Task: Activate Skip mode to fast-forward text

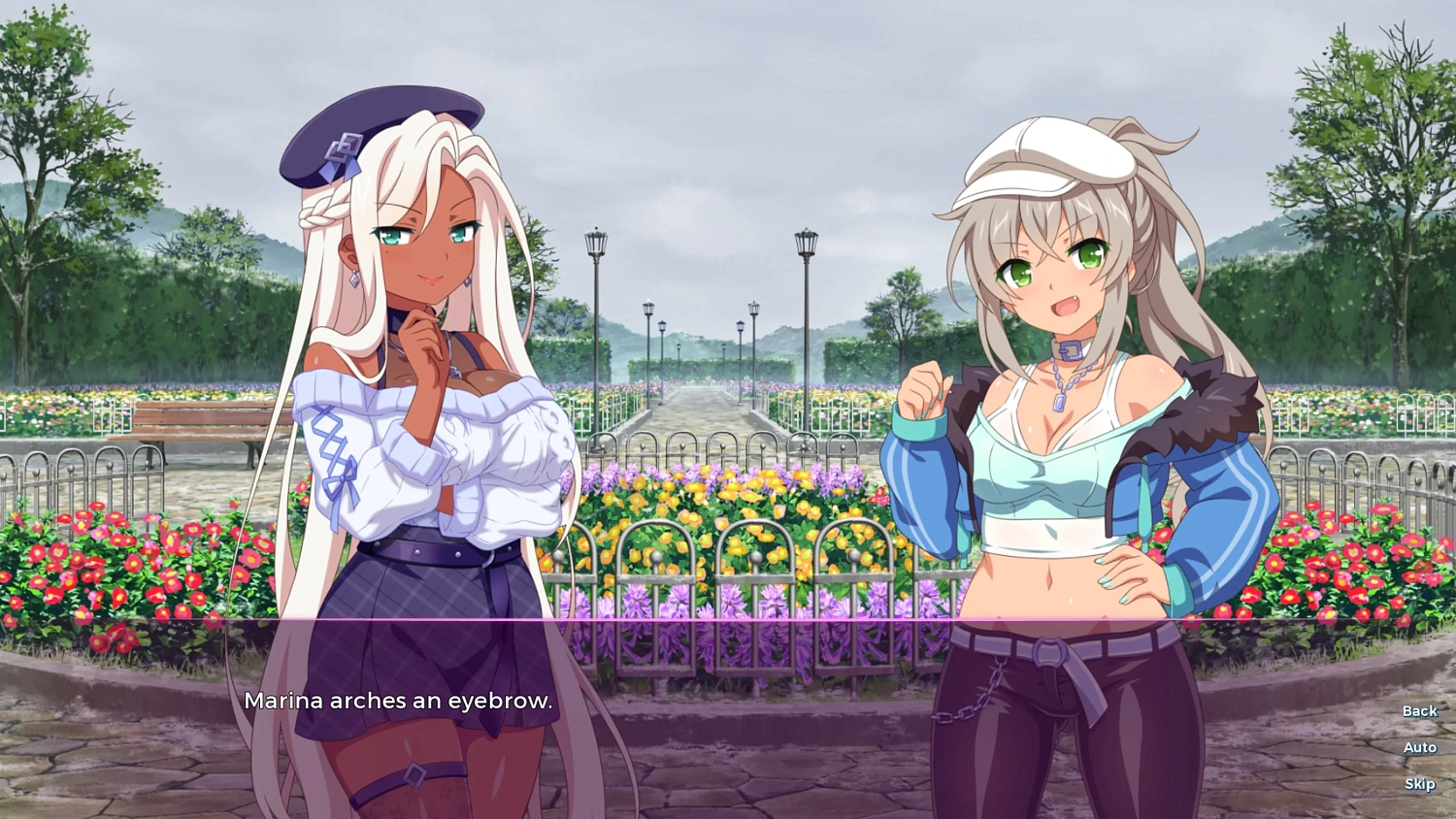Action: click(x=1420, y=783)
